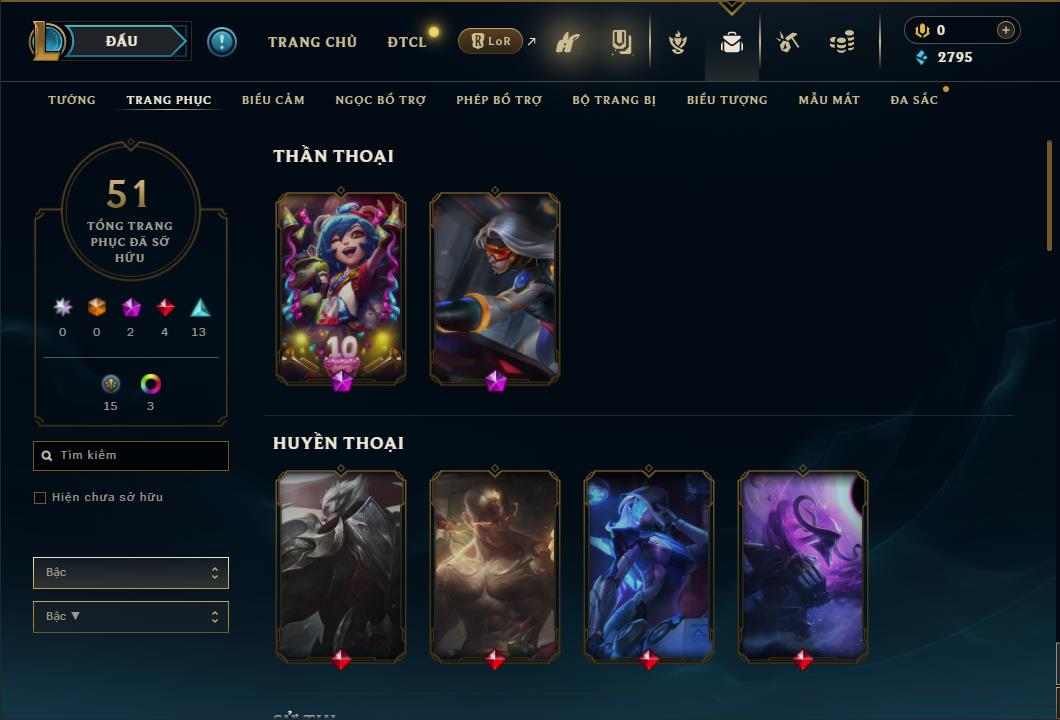The width and height of the screenshot is (1060, 720).
Task: Launch the LoR link button
Action: click(490, 41)
